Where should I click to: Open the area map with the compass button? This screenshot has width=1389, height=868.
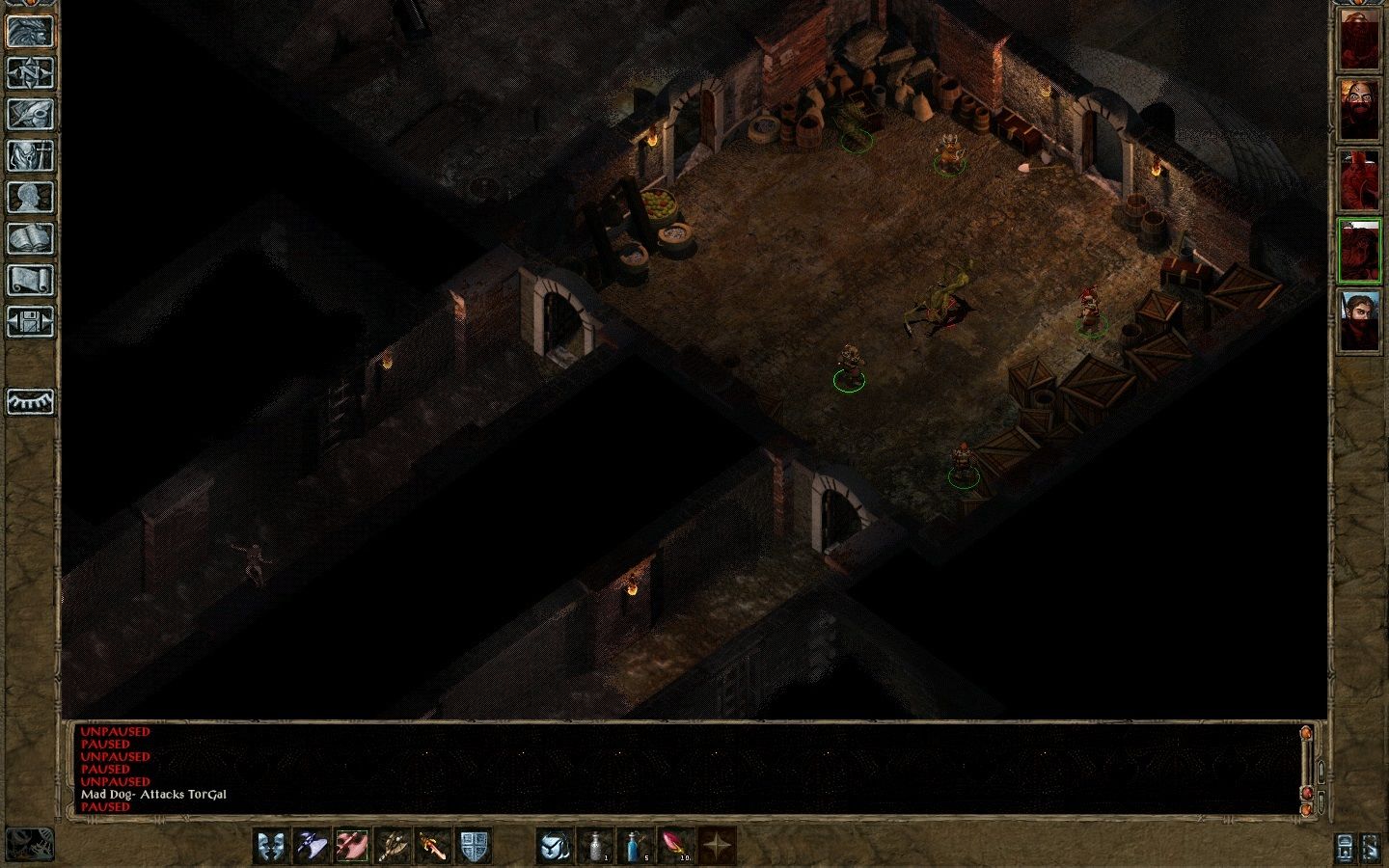(x=30, y=72)
